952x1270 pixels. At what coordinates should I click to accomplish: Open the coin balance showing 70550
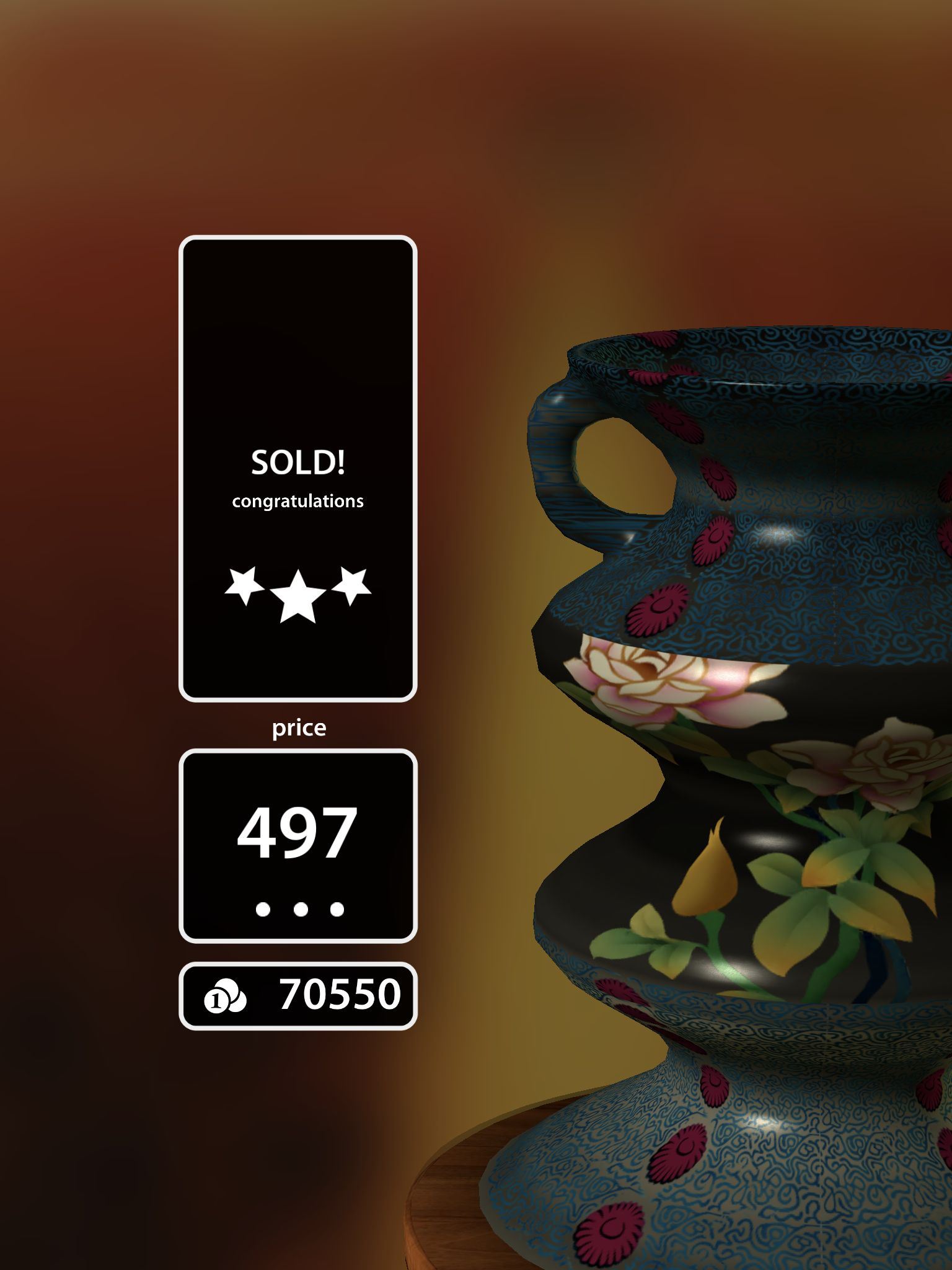click(x=297, y=997)
